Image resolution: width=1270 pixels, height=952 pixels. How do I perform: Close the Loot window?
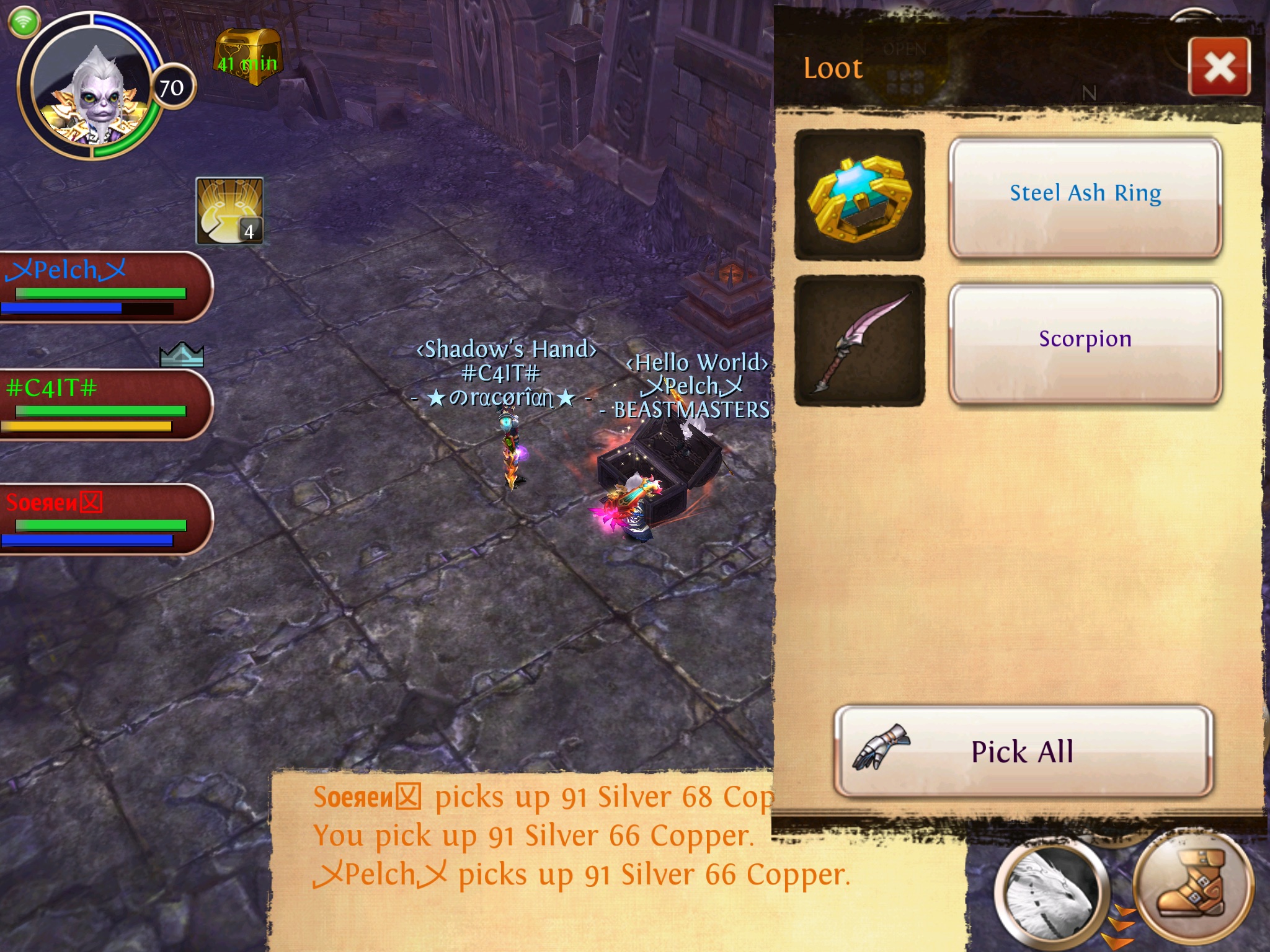pos(1219,67)
